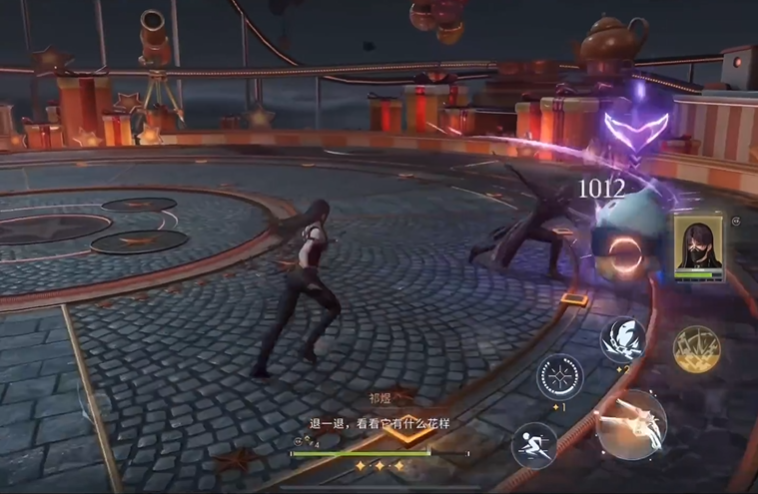Image resolution: width=758 pixels, height=494 pixels.
Task: Trigger the winged slash skill
Action: (622, 340)
